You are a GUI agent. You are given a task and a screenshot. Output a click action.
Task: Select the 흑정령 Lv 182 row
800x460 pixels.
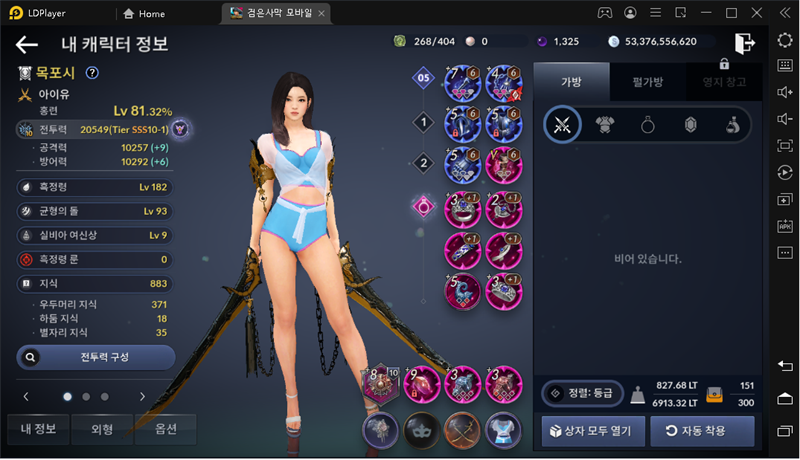96,187
